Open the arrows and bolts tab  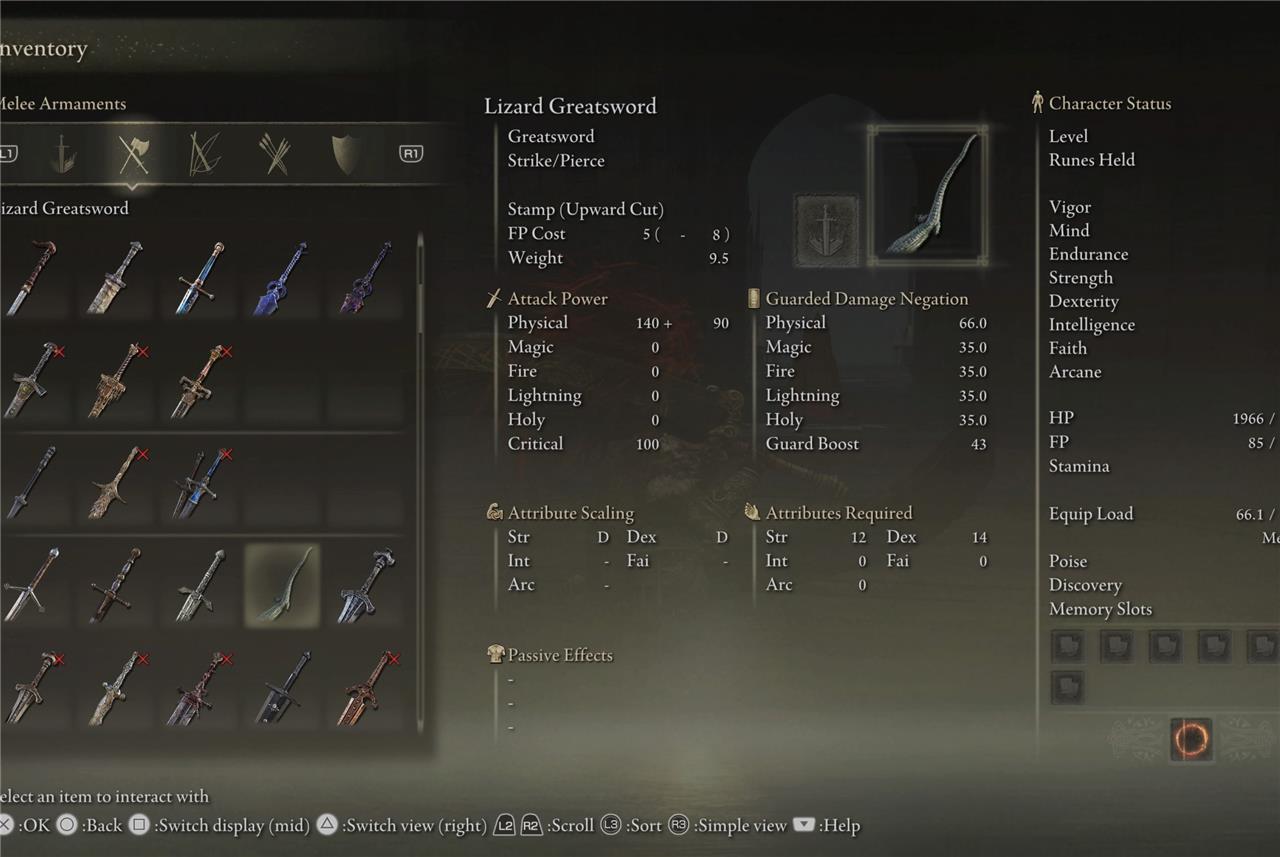[x=274, y=154]
